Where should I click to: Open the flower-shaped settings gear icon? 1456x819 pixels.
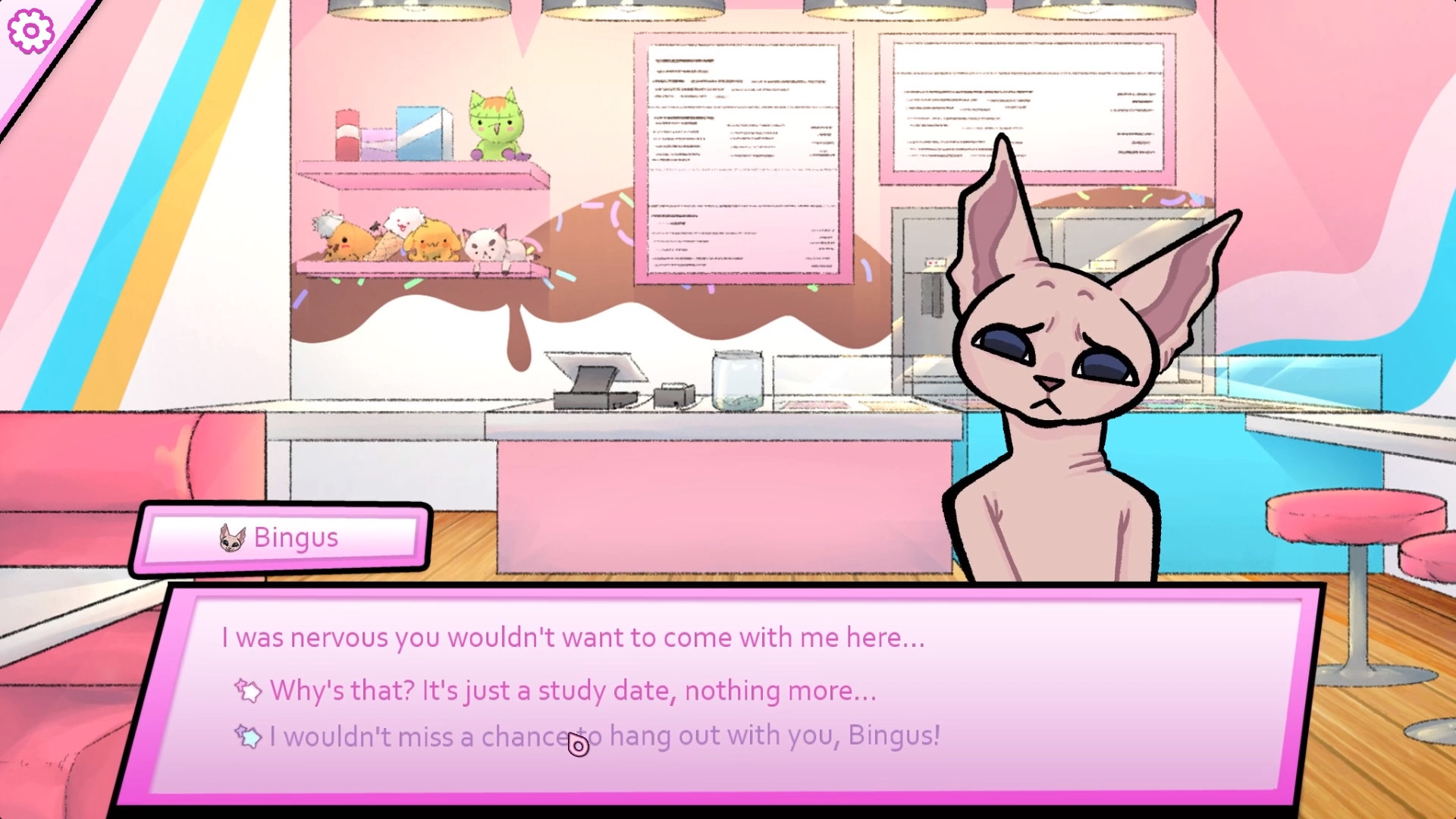(30, 30)
